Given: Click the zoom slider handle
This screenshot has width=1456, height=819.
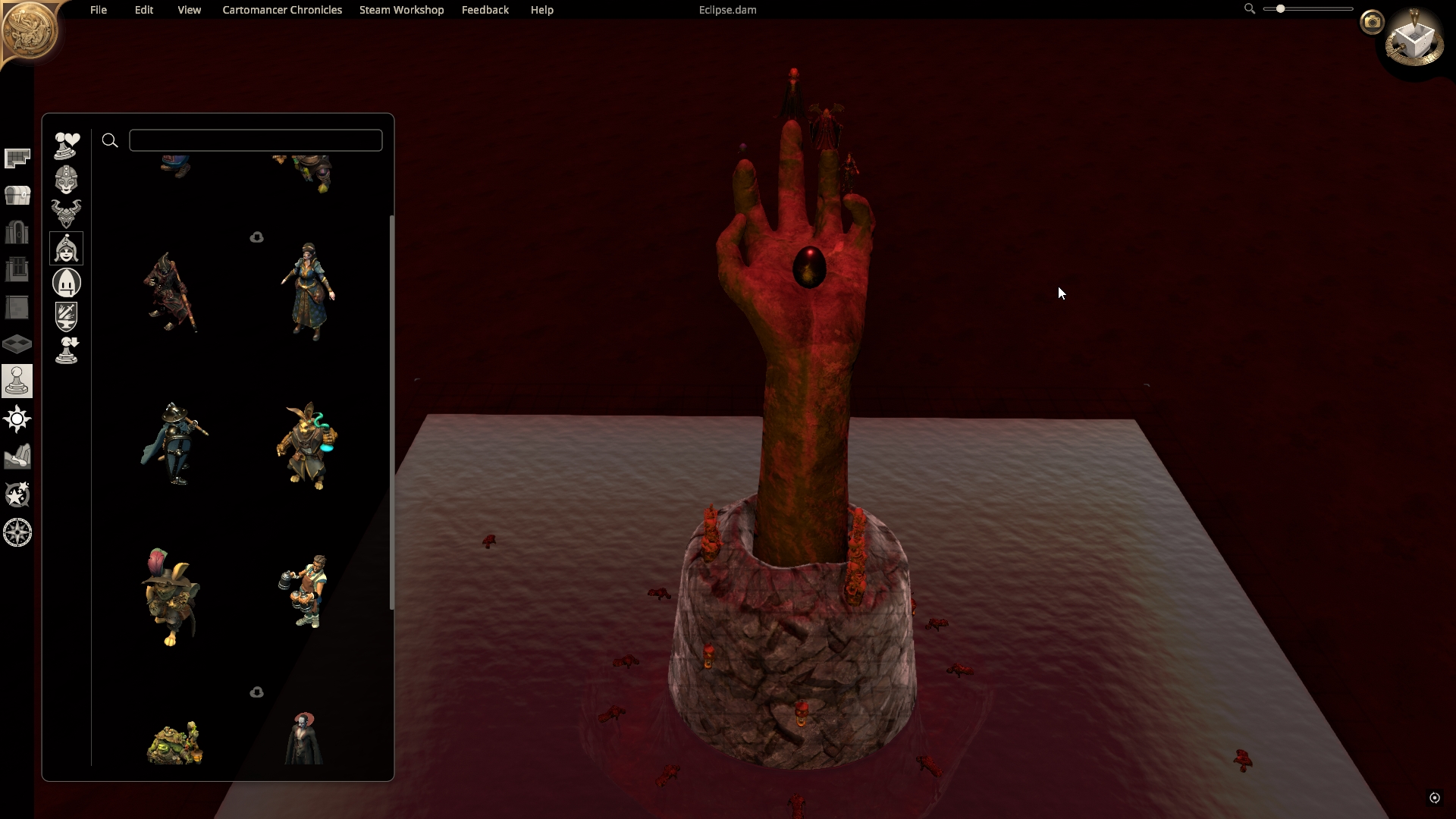Looking at the screenshot, I should pyautogui.click(x=1280, y=9).
